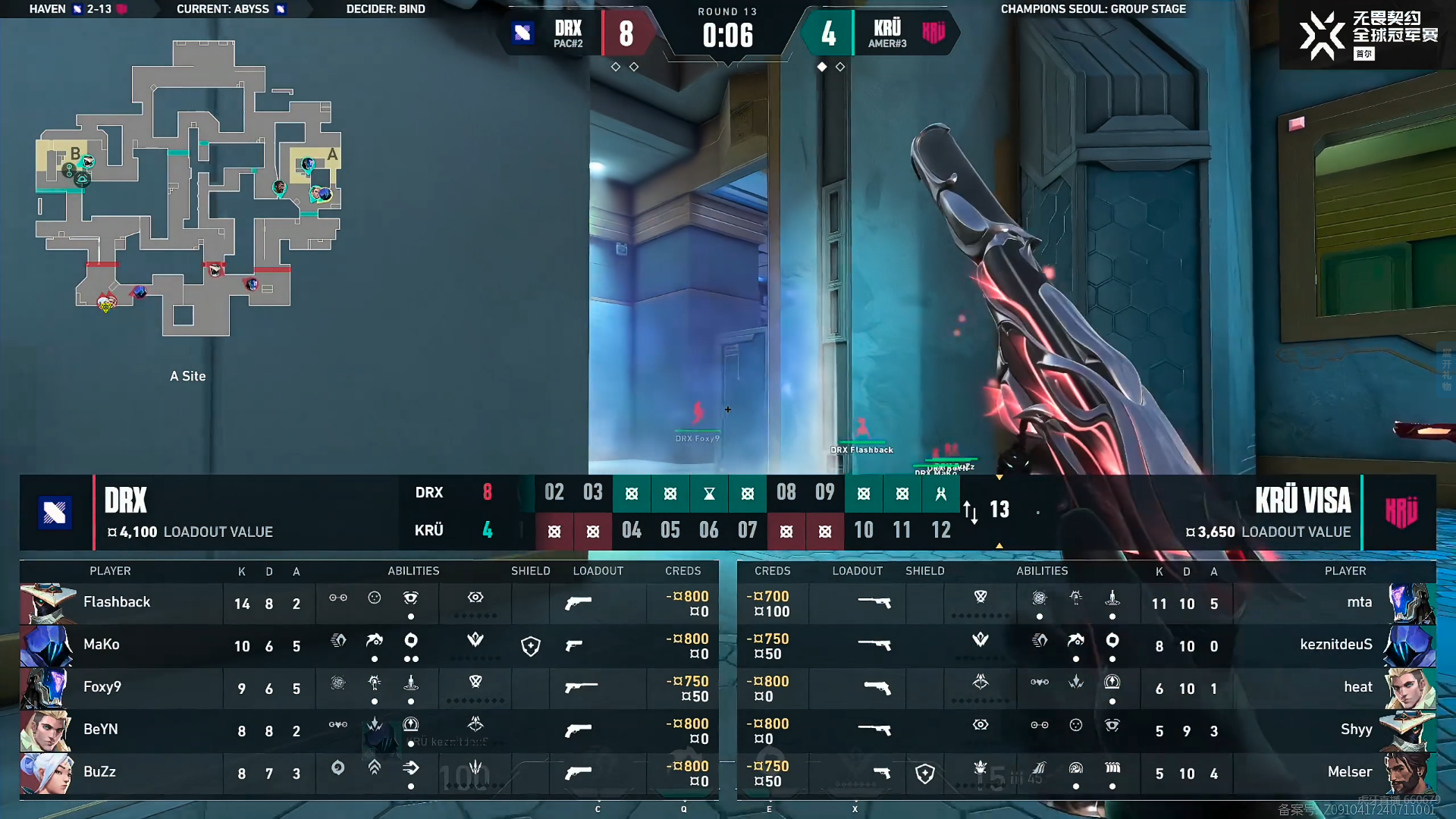This screenshot has width=1456, height=819.
Task: Click the DRX team logo in scoreboard
Action: pyautogui.click(x=55, y=513)
